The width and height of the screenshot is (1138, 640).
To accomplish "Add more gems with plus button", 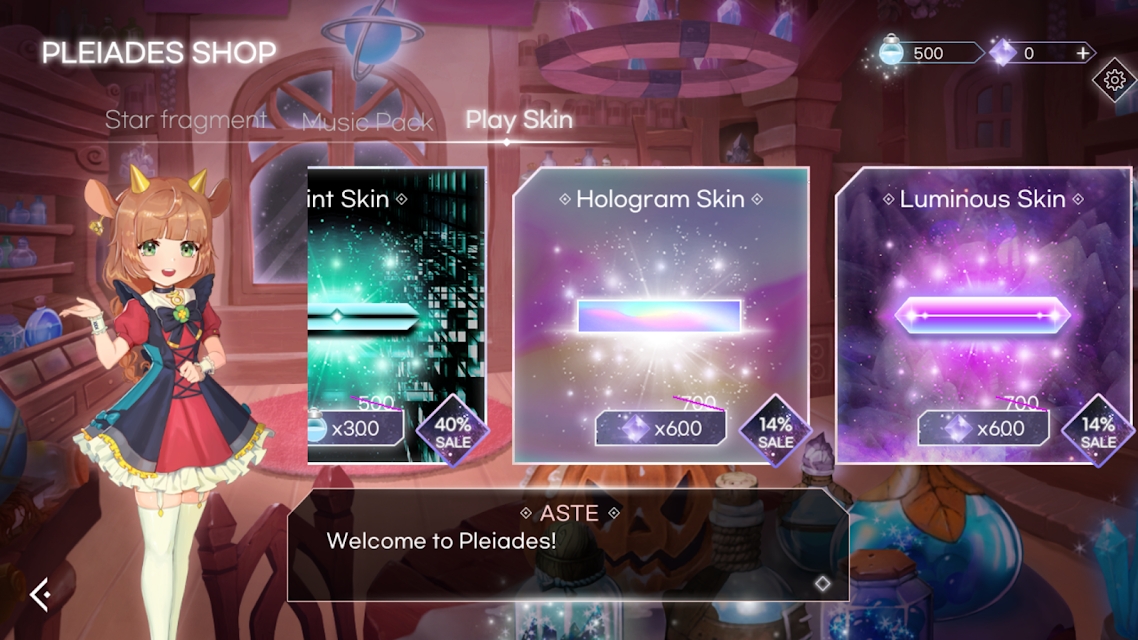I will click(x=1083, y=53).
